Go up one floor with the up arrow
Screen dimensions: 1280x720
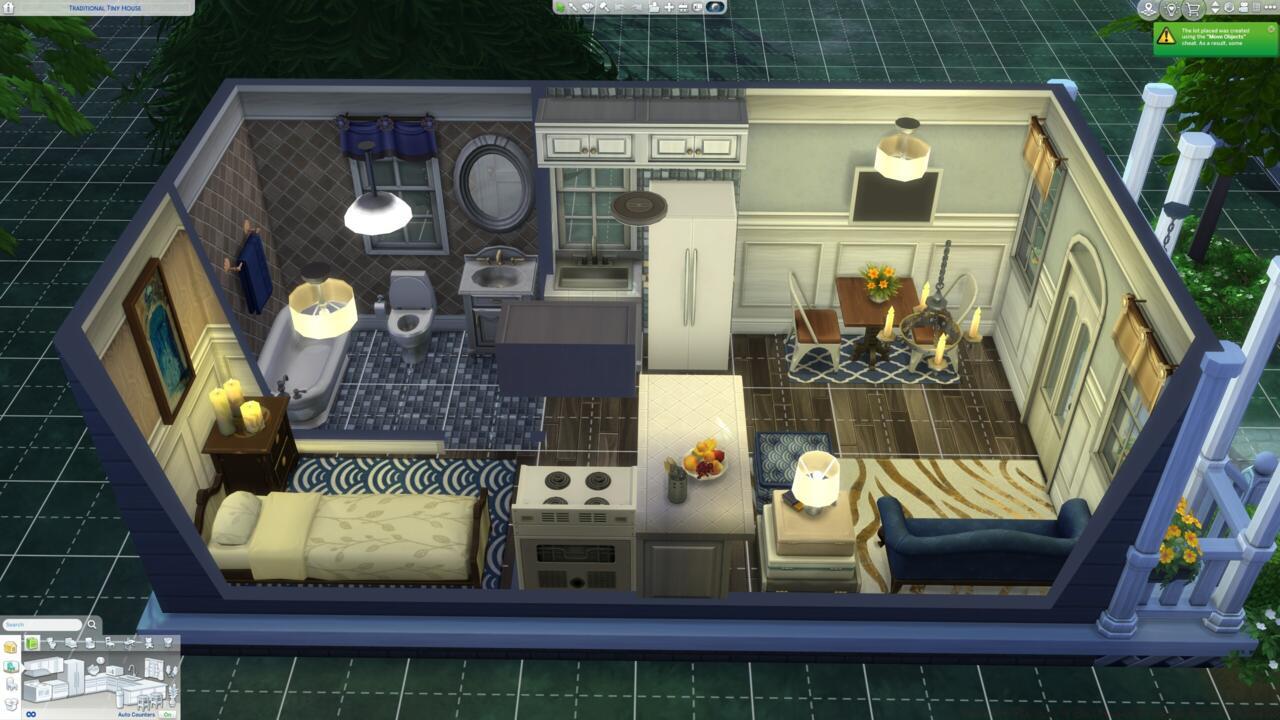click(x=1214, y=4)
